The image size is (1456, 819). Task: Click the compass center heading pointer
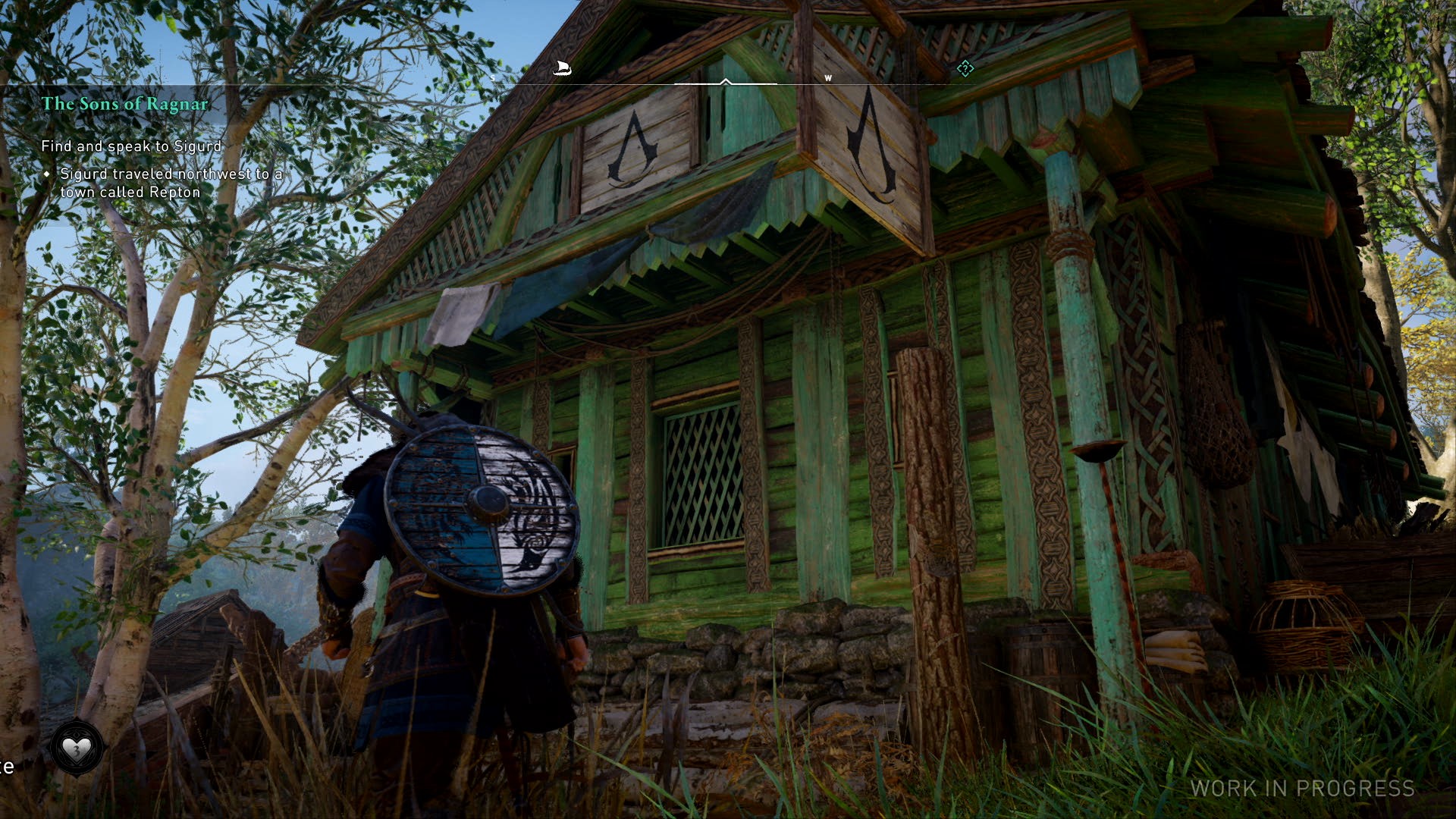click(726, 81)
